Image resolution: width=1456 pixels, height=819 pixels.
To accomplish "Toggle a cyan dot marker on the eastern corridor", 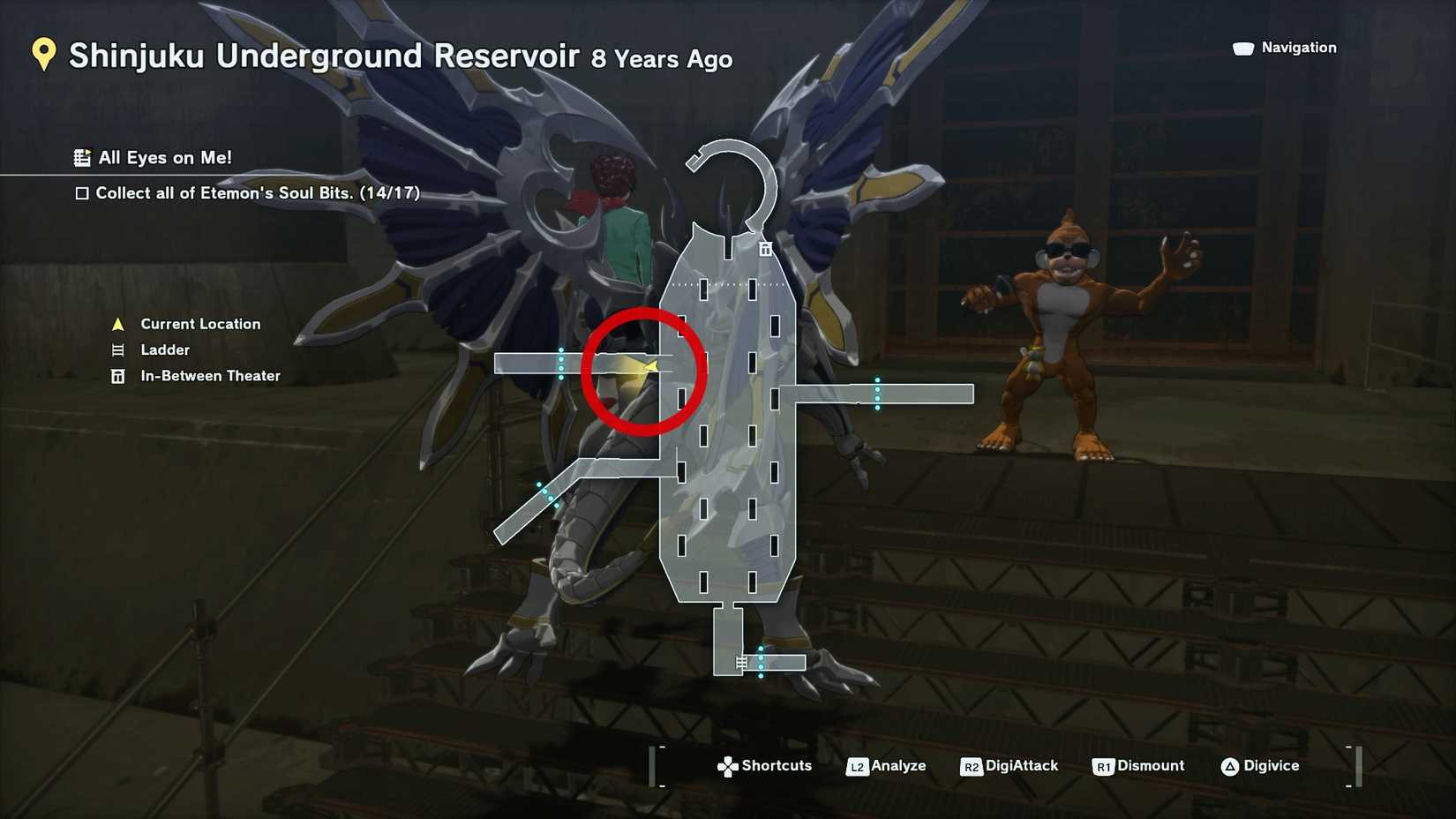I will click(x=876, y=388).
